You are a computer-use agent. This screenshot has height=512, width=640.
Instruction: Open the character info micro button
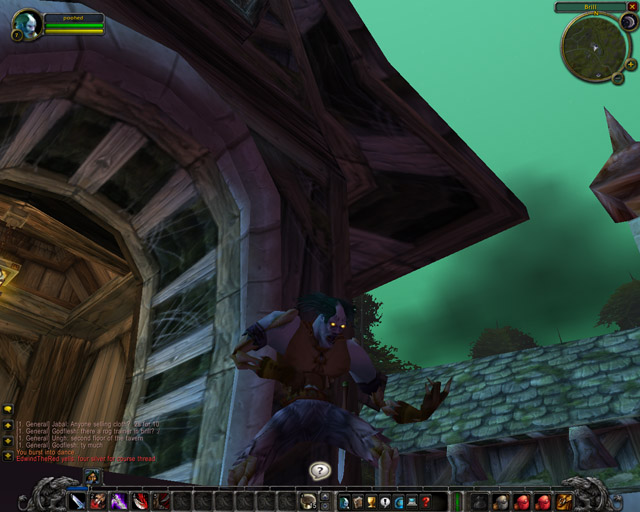[x=344, y=501]
